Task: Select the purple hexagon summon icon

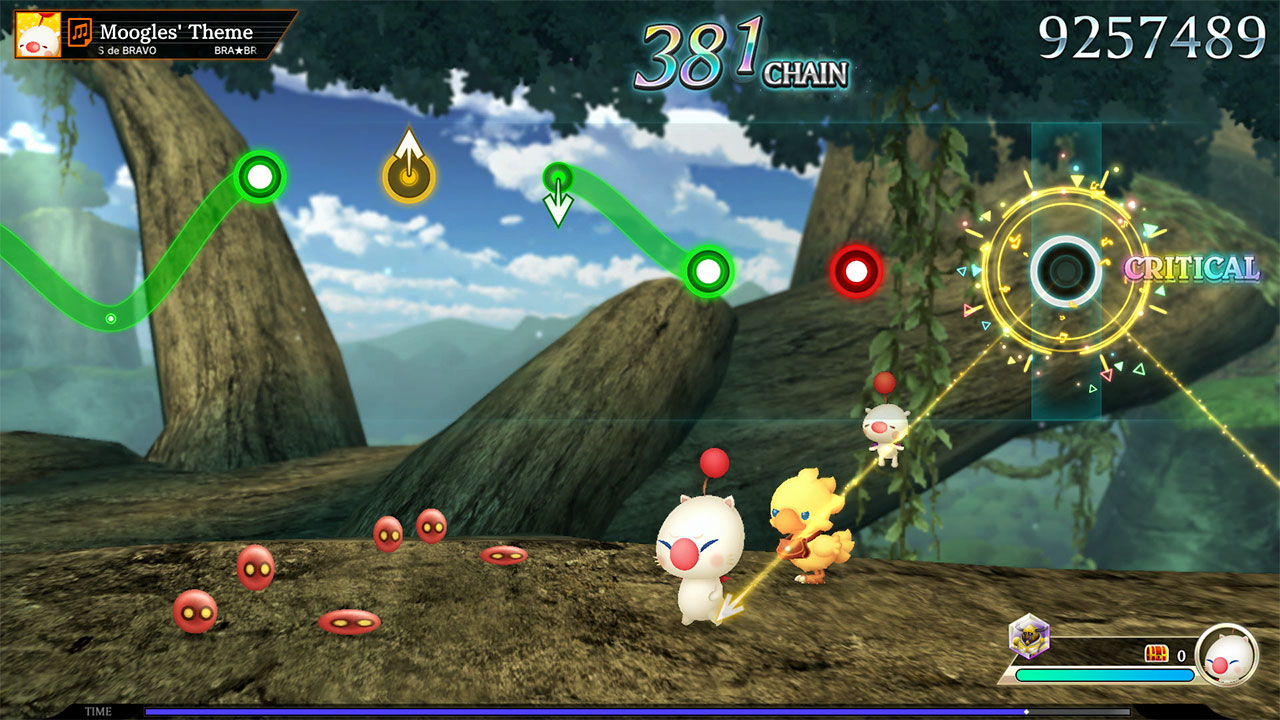Action: point(1028,637)
